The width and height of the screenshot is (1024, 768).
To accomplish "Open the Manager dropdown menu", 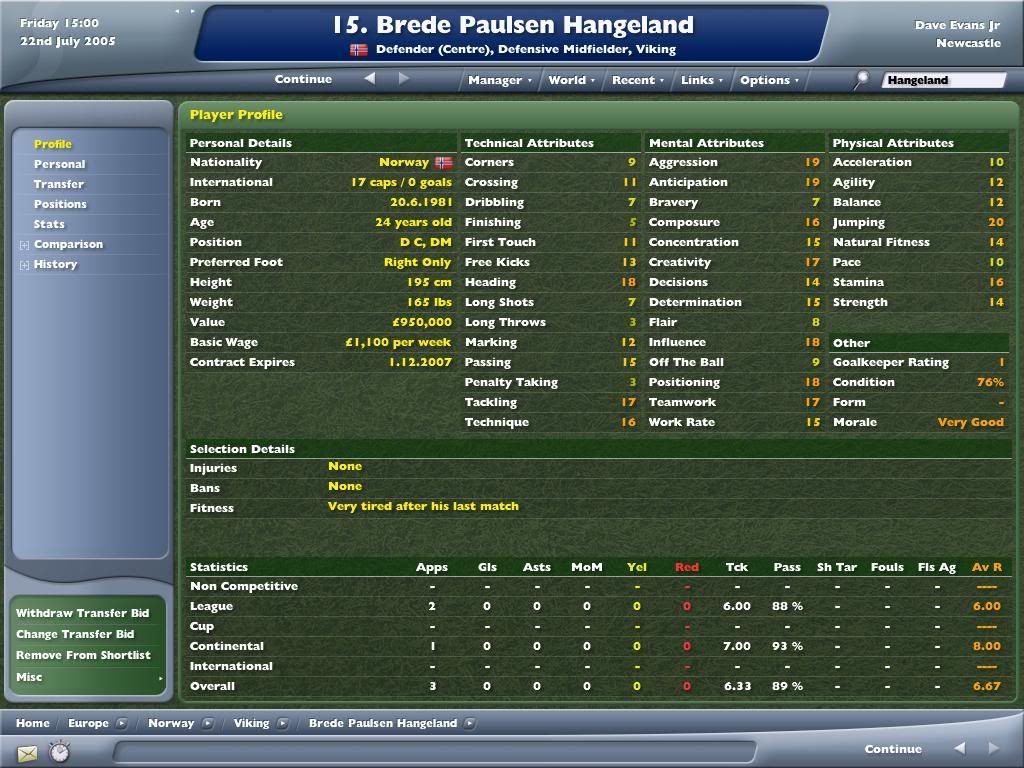I will tap(499, 80).
